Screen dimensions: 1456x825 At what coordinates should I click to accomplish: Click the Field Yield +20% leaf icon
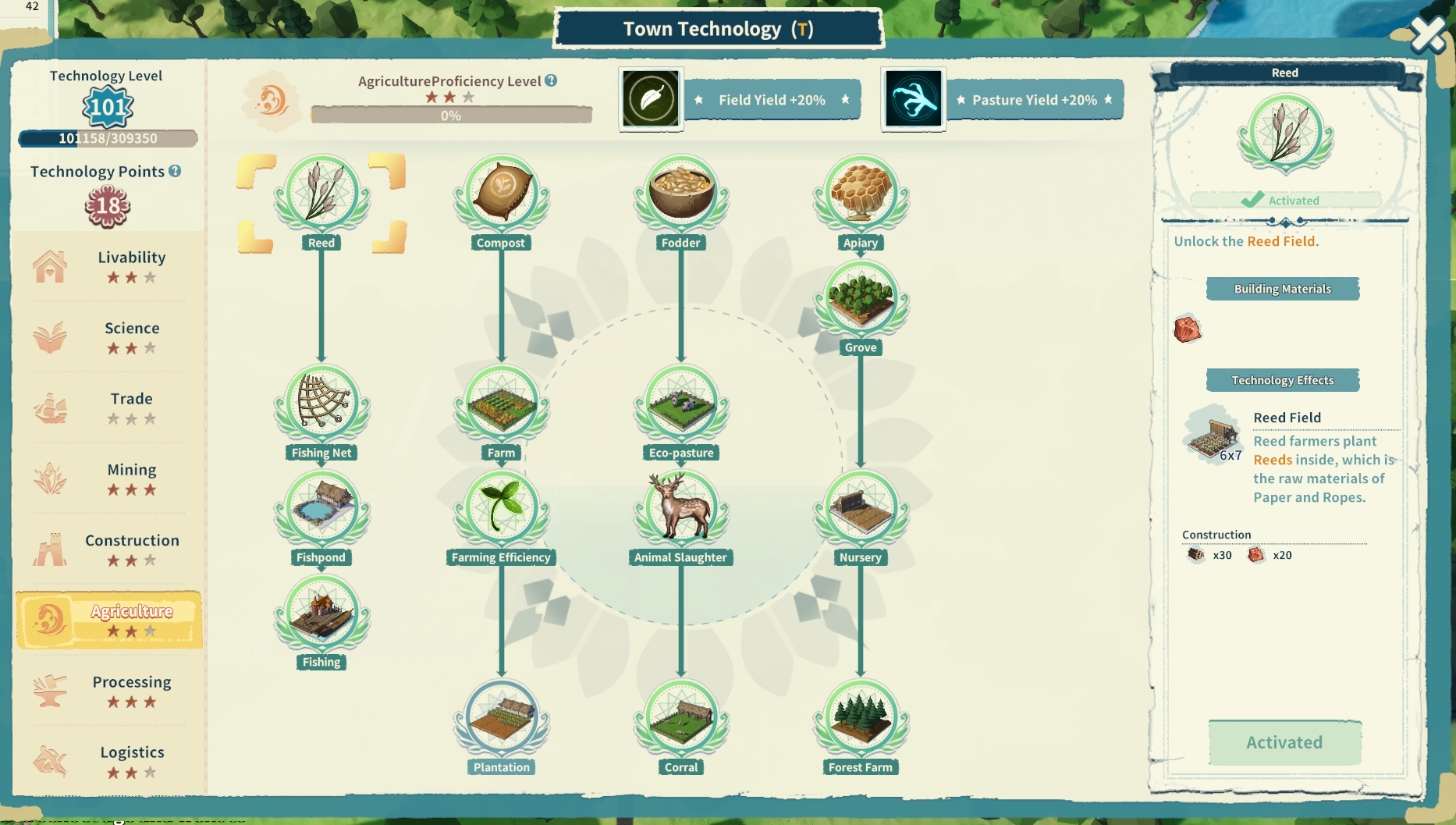tap(651, 99)
